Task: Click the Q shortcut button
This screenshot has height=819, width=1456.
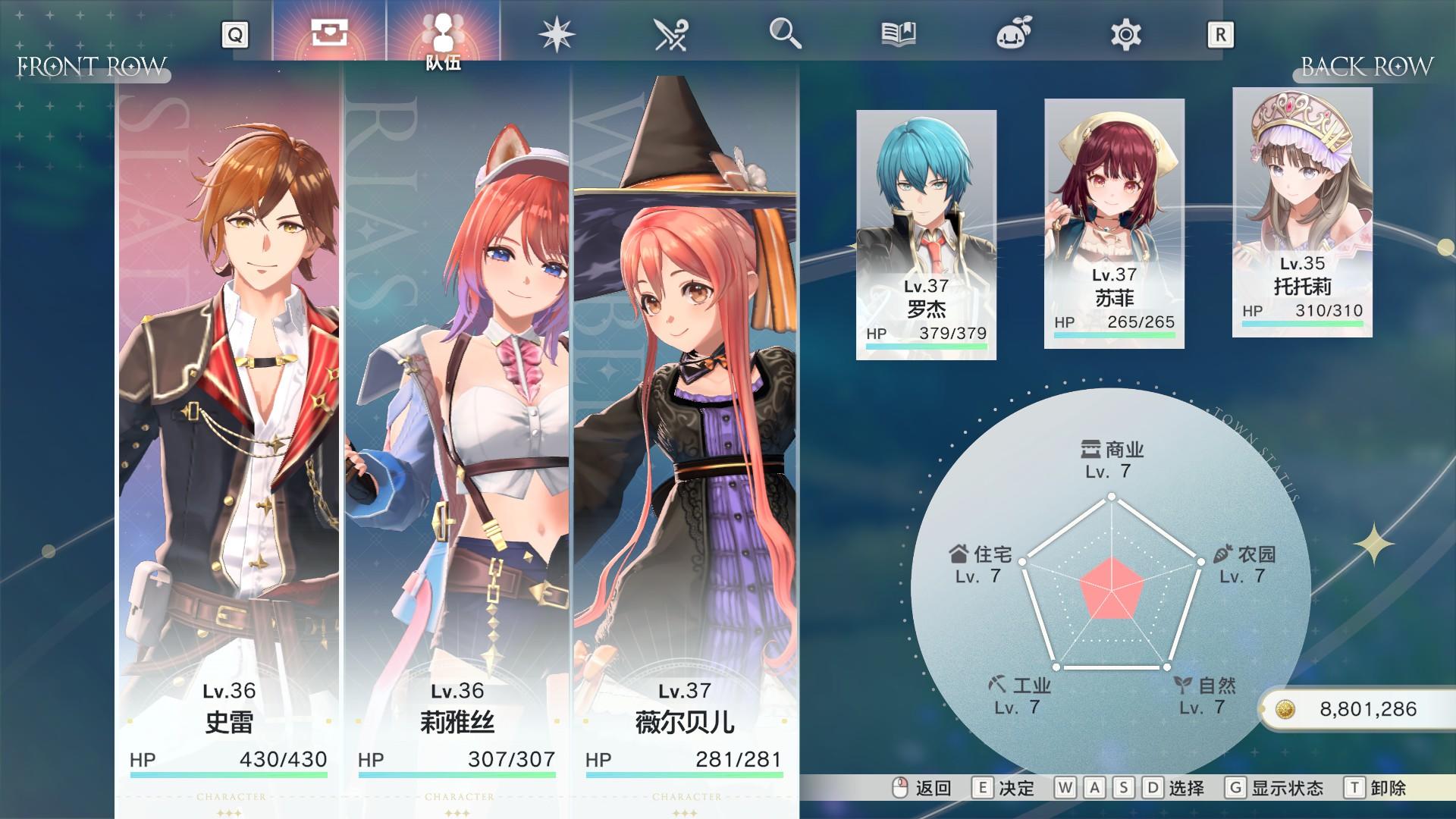Action: [x=235, y=34]
